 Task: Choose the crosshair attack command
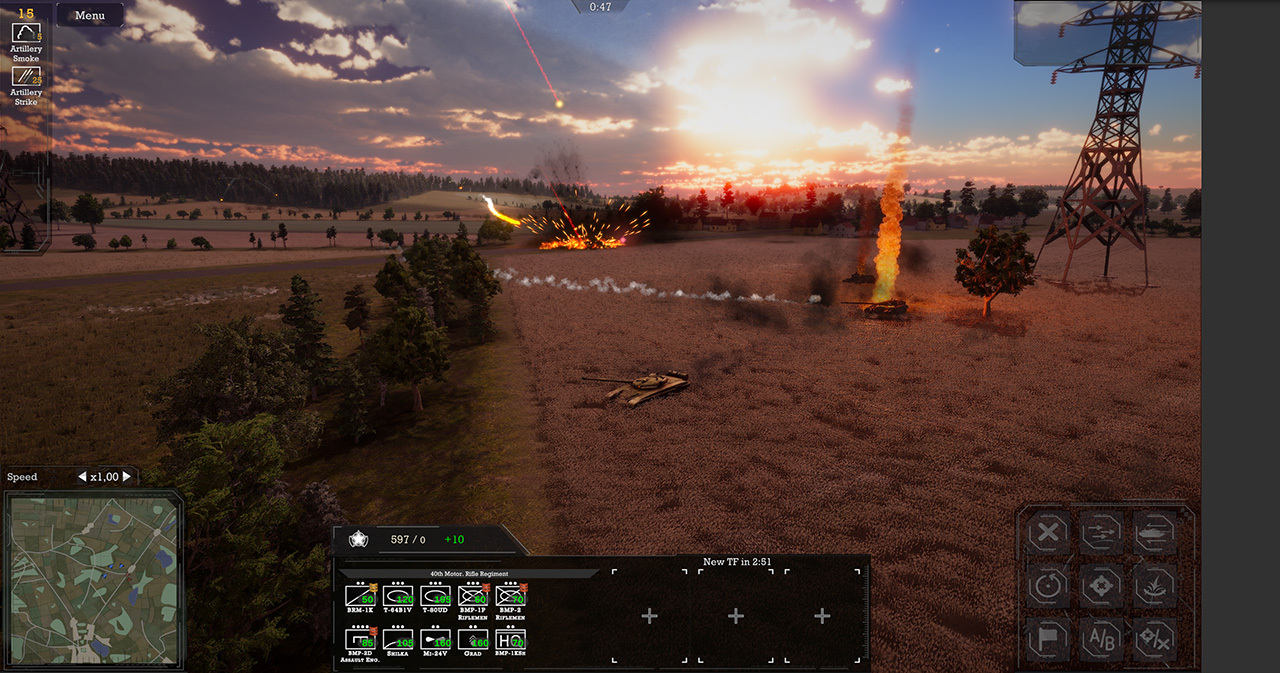point(1101,586)
